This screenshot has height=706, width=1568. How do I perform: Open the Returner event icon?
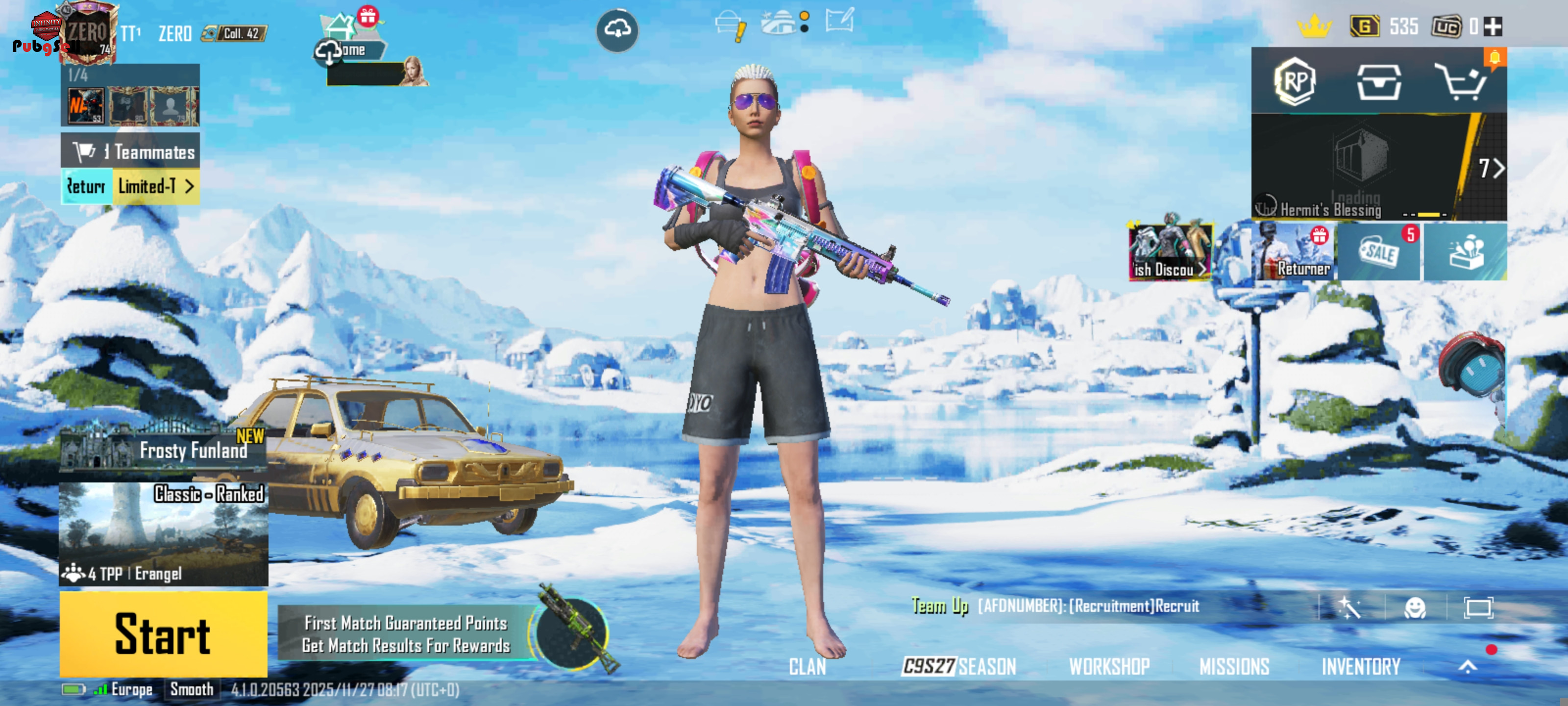[1294, 252]
